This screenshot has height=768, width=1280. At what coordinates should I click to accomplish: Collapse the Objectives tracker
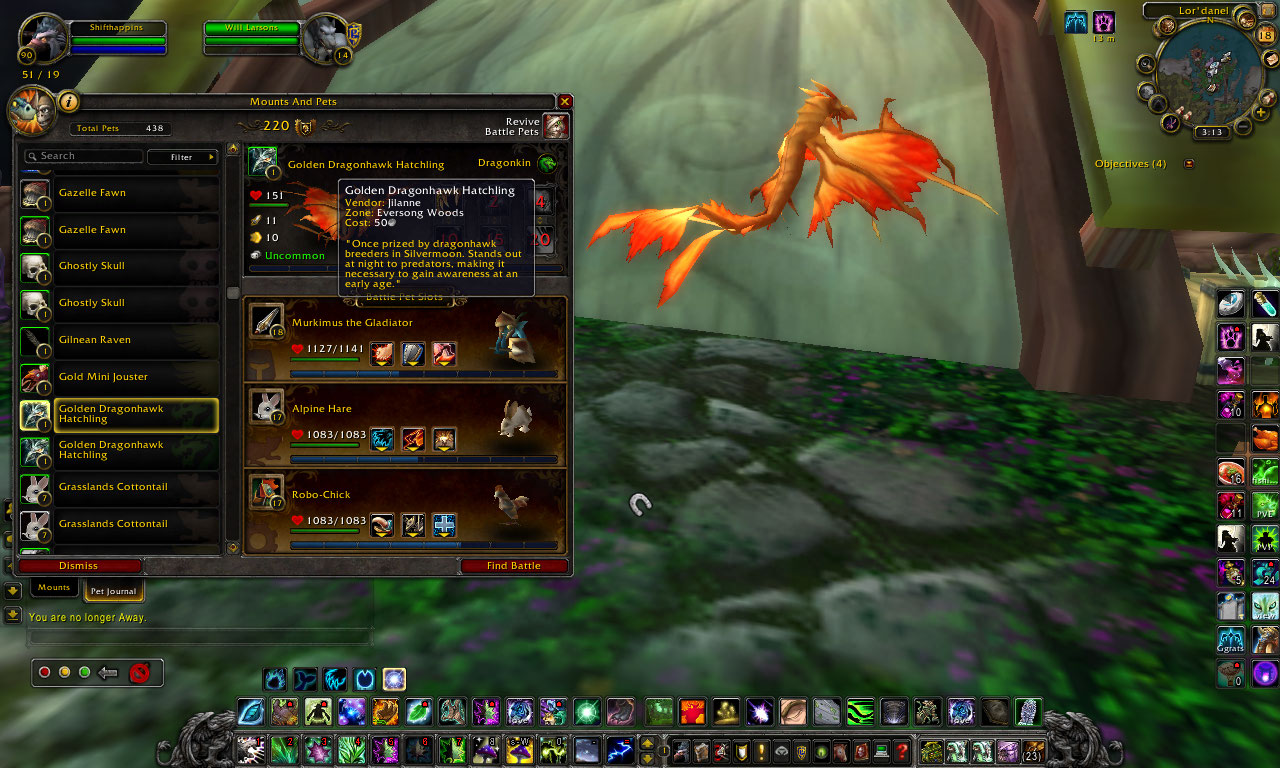[x=1189, y=163]
